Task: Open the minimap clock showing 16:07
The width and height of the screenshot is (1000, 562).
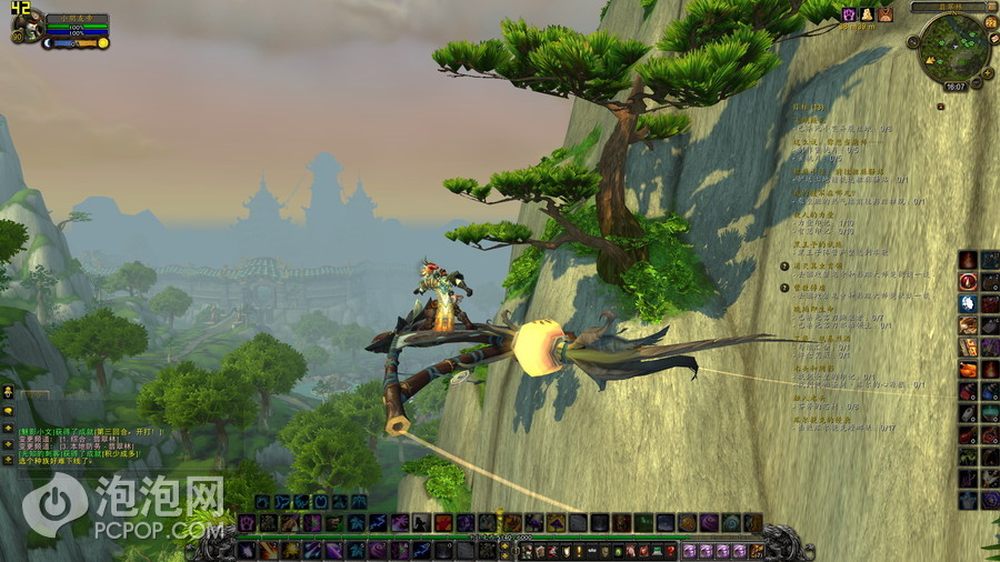Action: pyautogui.click(x=954, y=87)
